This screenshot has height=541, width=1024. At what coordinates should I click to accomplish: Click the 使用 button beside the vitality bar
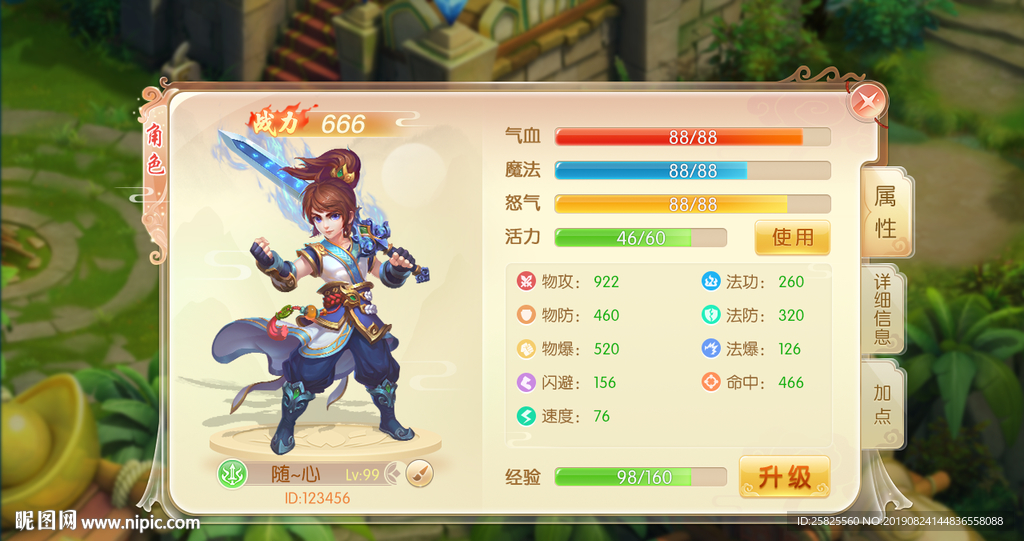click(792, 238)
